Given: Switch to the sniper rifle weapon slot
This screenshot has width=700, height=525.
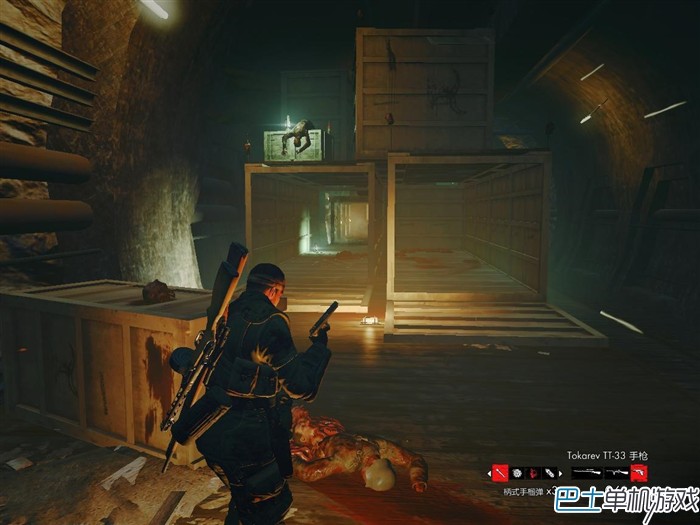Looking at the screenshot, I should 586,473.
